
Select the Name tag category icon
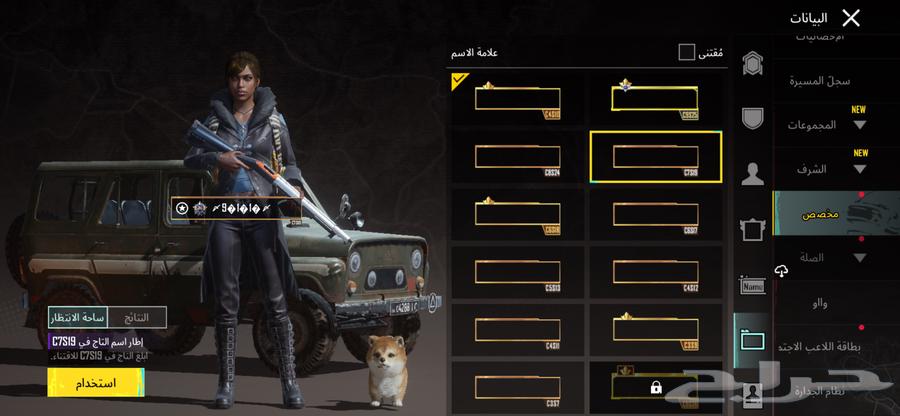pyautogui.click(x=753, y=286)
